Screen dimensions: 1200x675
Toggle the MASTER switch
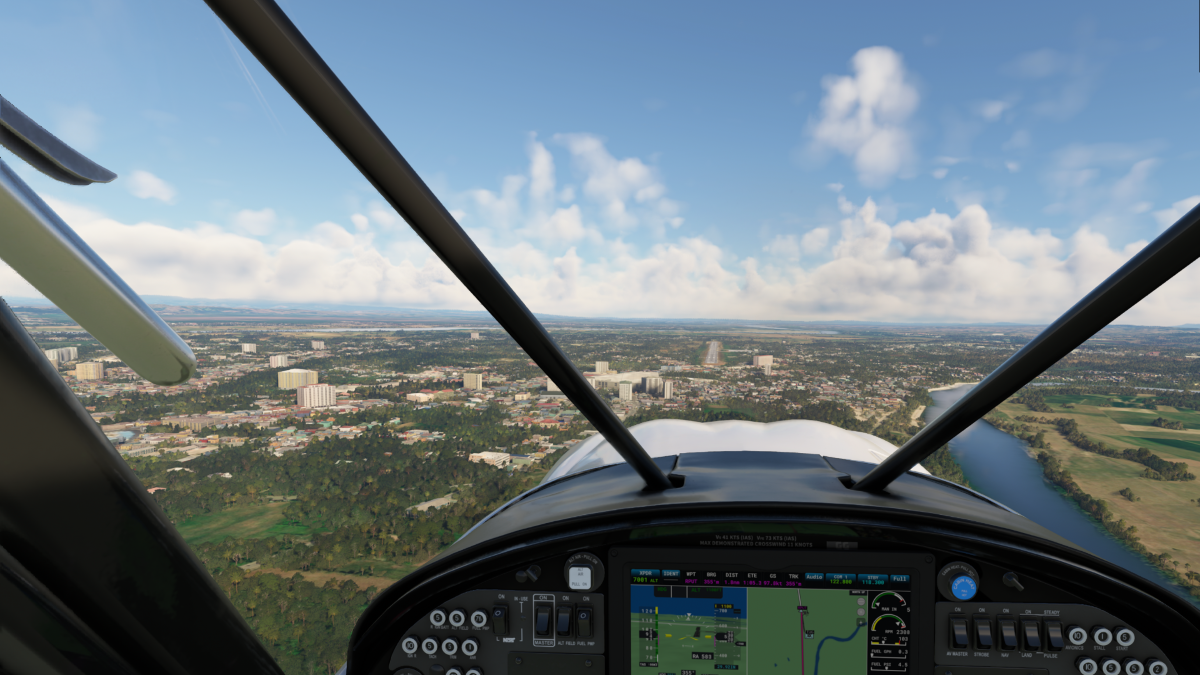click(x=543, y=621)
